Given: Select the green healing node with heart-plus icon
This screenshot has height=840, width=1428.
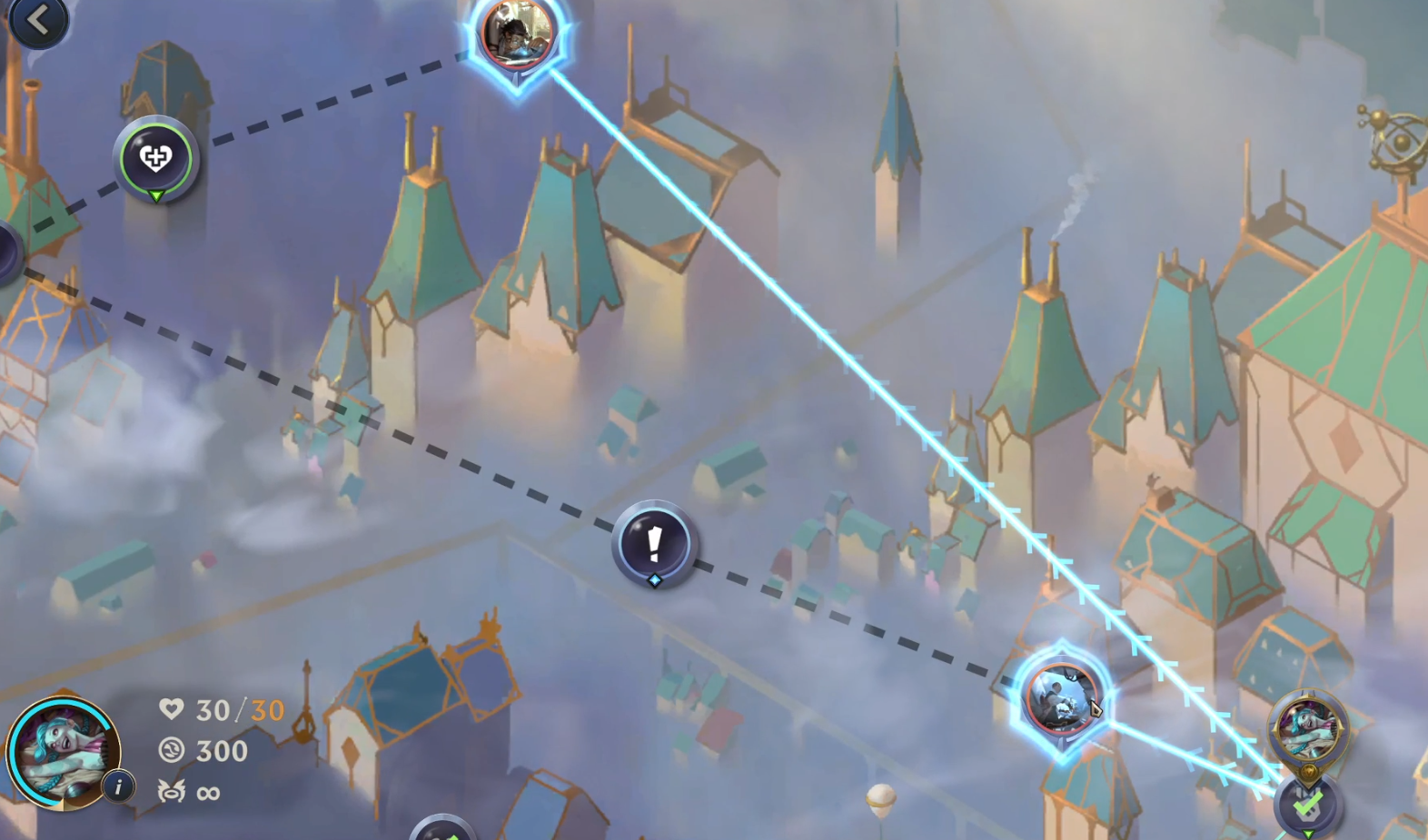Looking at the screenshot, I should pos(156,159).
